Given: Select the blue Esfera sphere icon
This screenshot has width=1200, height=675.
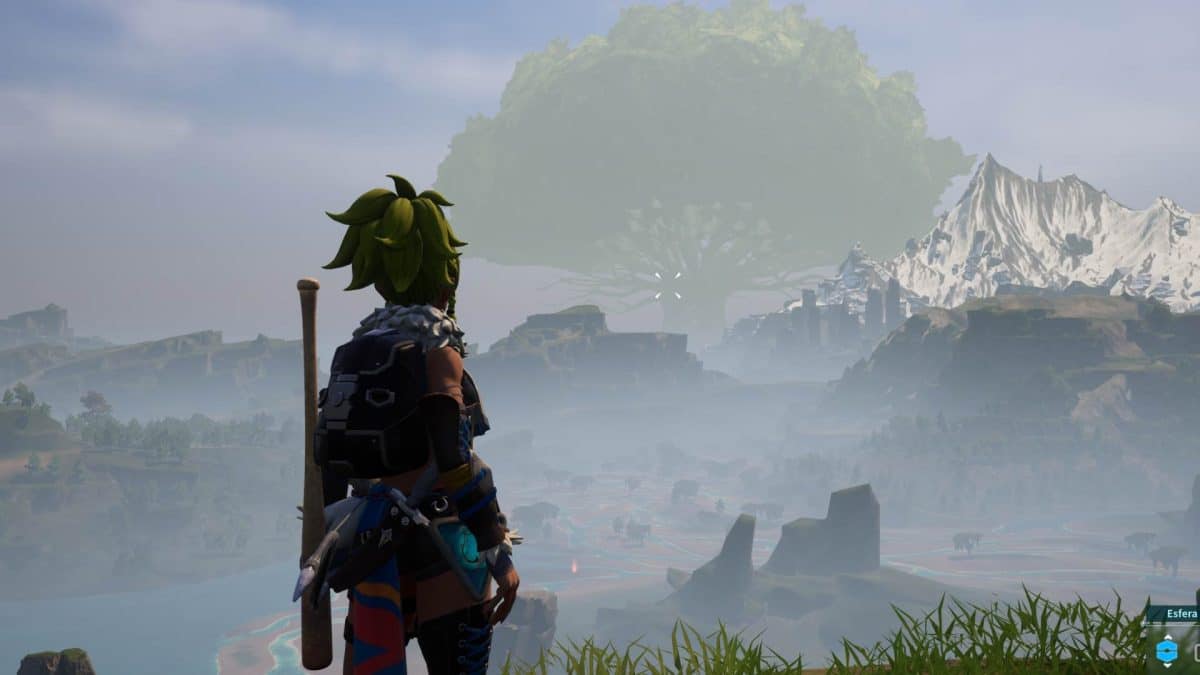Looking at the screenshot, I should (1166, 651).
